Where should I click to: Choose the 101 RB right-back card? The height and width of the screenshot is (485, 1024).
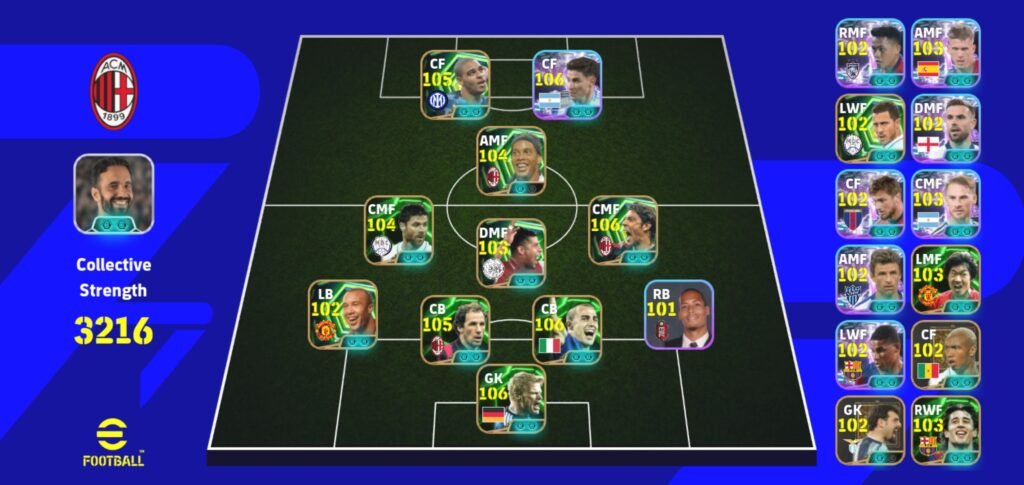coord(679,314)
